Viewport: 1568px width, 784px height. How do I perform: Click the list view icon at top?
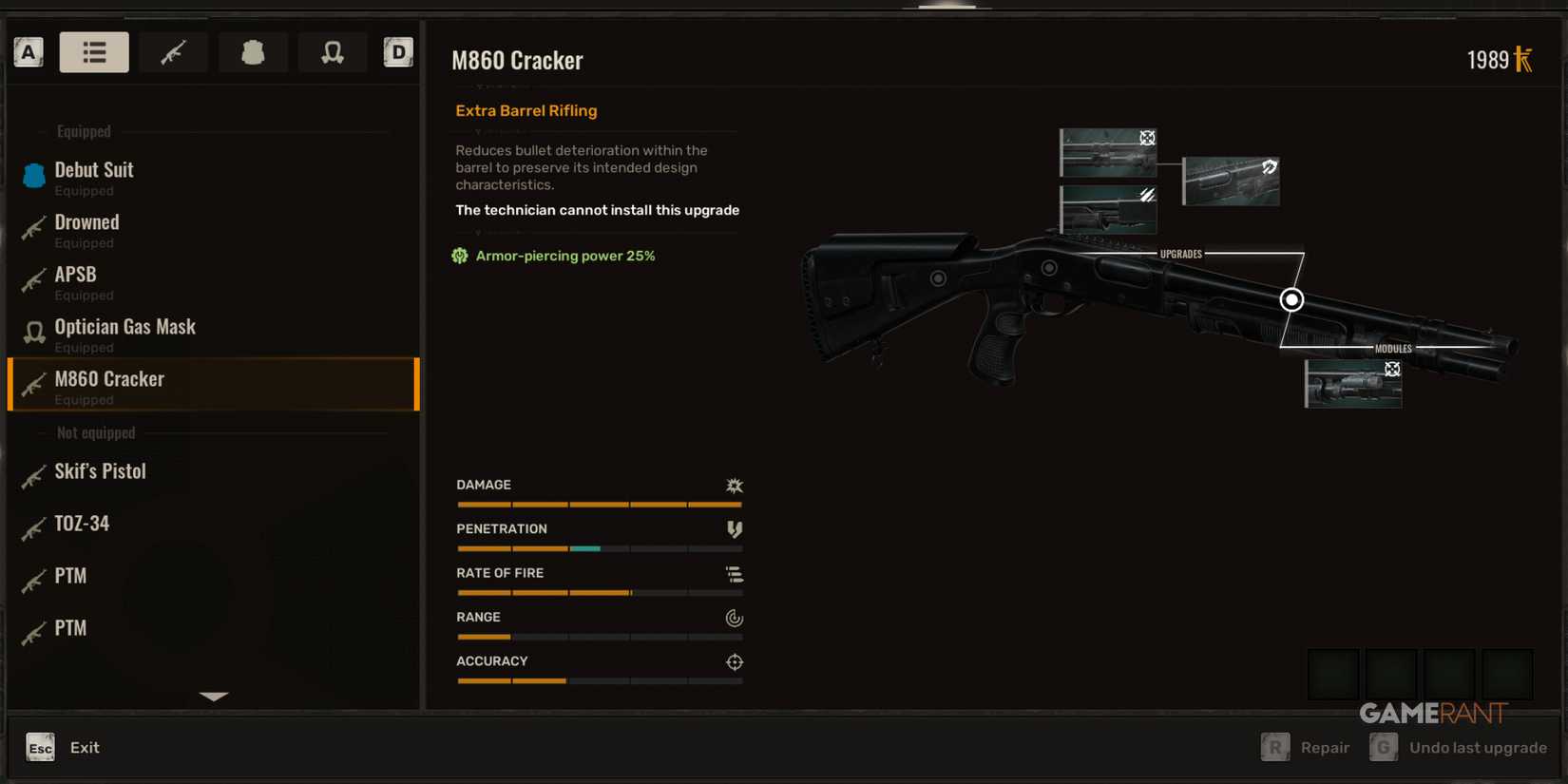(94, 51)
